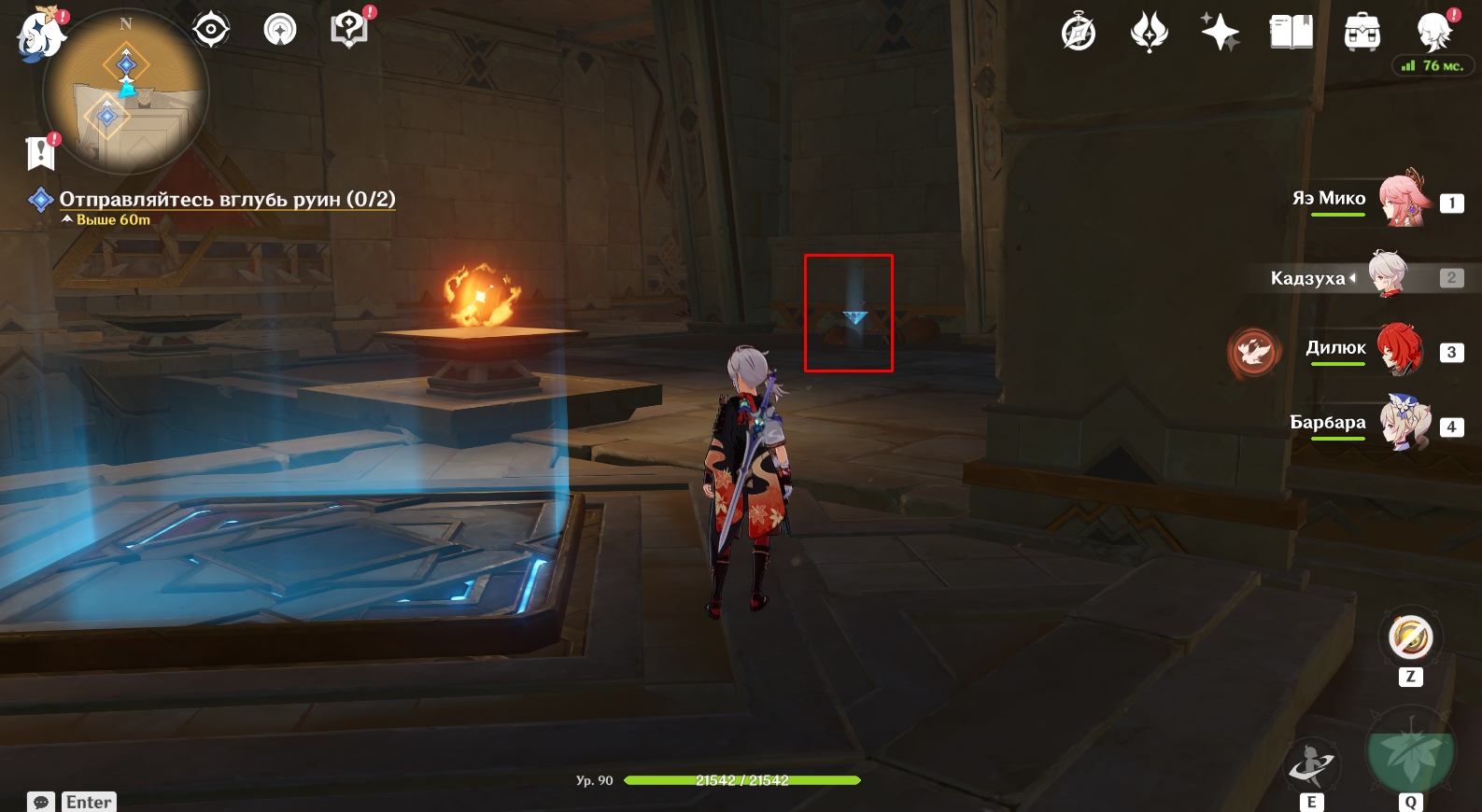Screen dimensions: 1482x812
Task: Open the Wish four-pointed star icon
Action: (1220, 33)
